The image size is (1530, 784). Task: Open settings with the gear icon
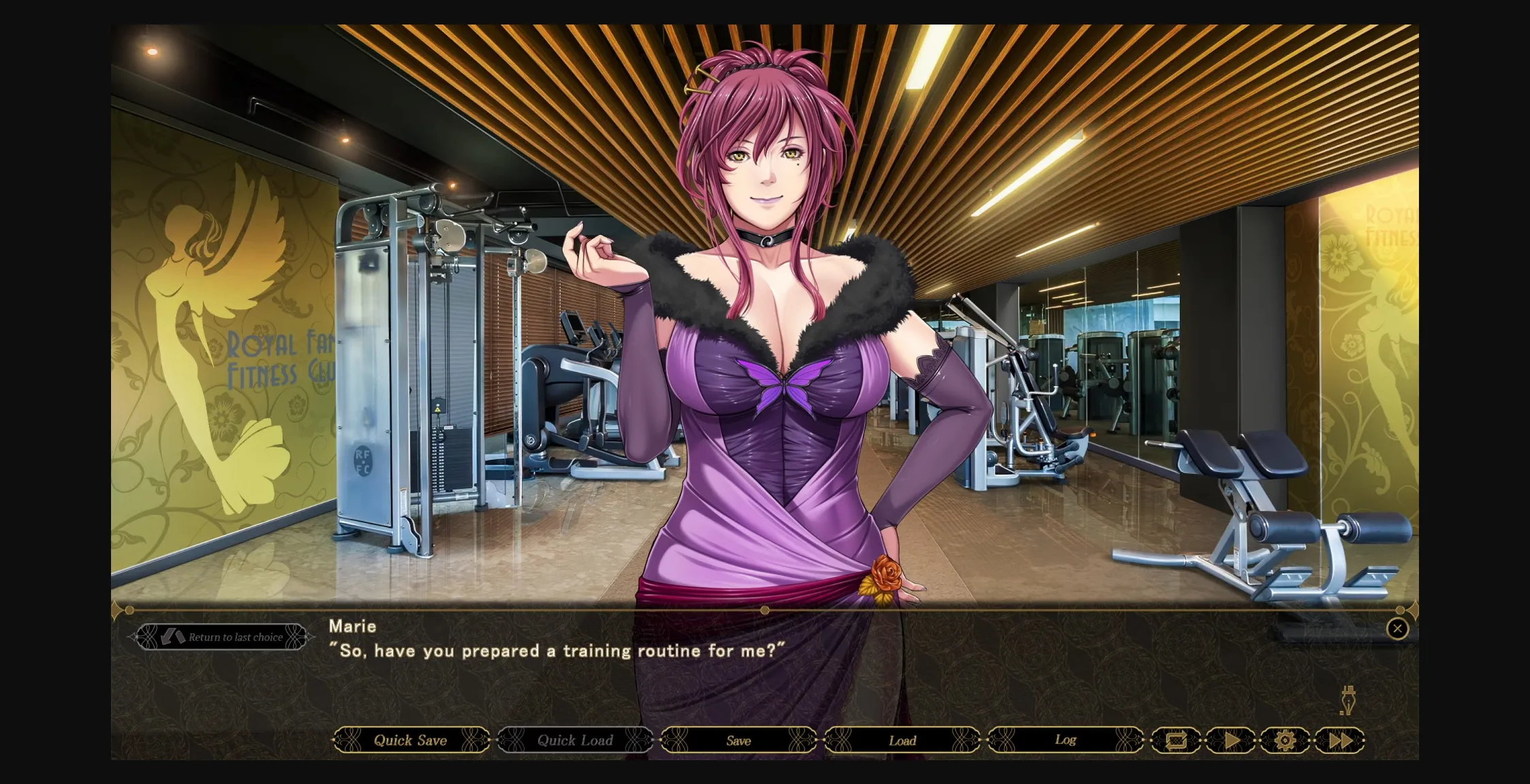[x=1285, y=740]
